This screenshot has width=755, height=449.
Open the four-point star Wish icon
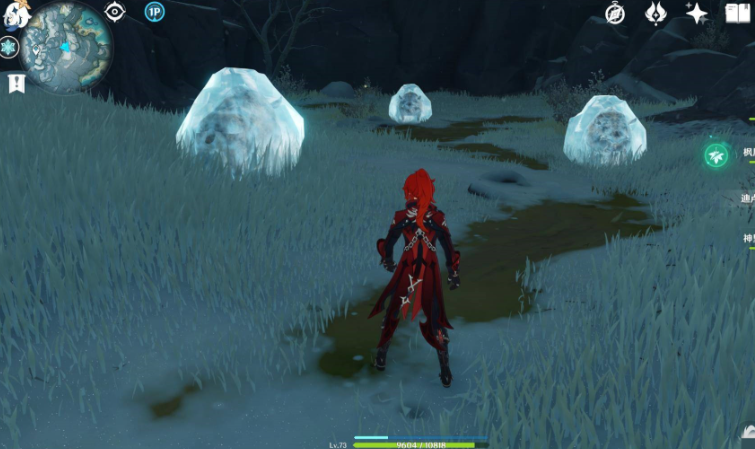pyautogui.click(x=696, y=13)
